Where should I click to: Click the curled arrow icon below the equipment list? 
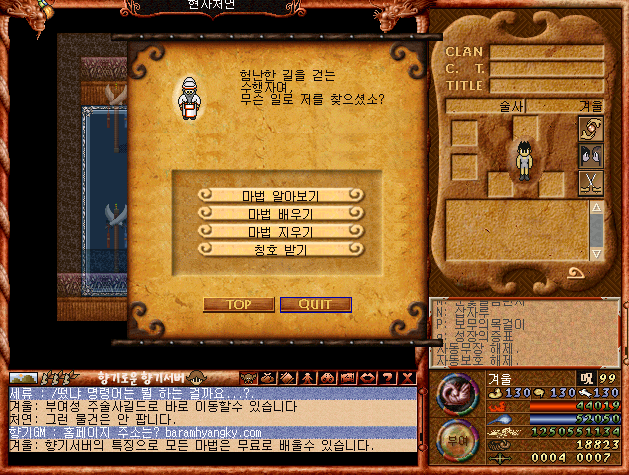click(576, 272)
